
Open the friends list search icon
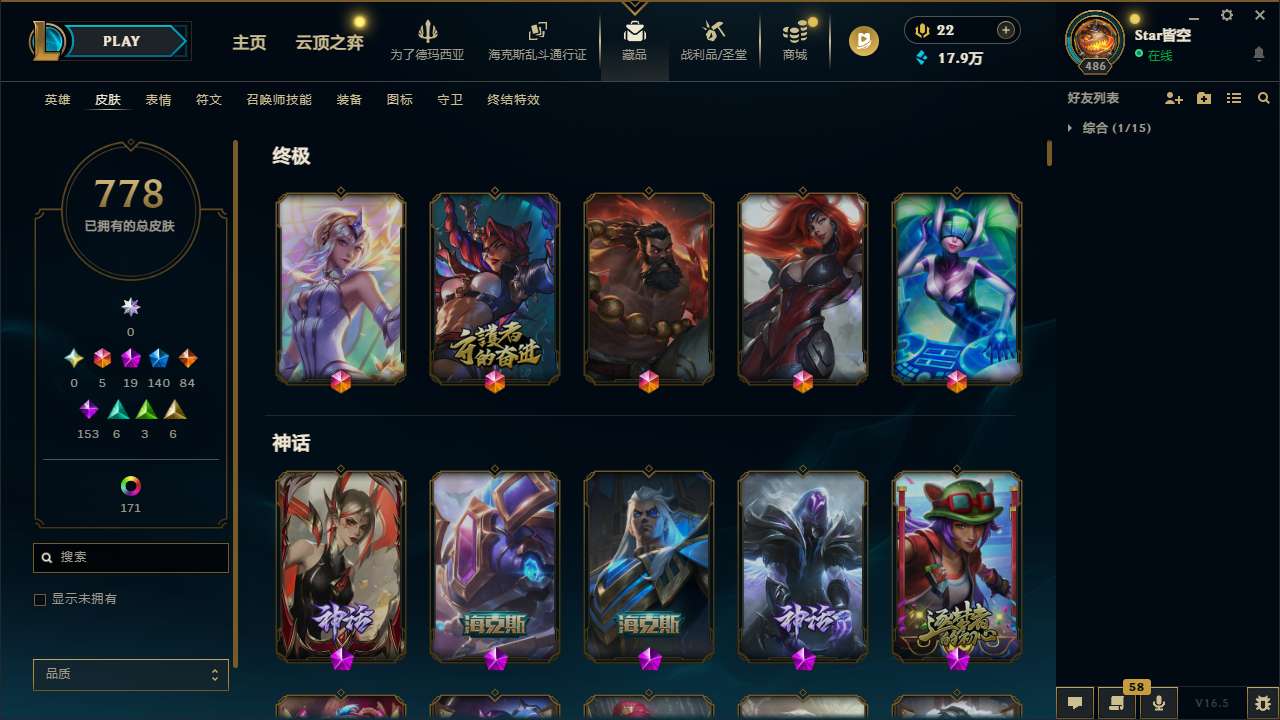coord(1264,98)
